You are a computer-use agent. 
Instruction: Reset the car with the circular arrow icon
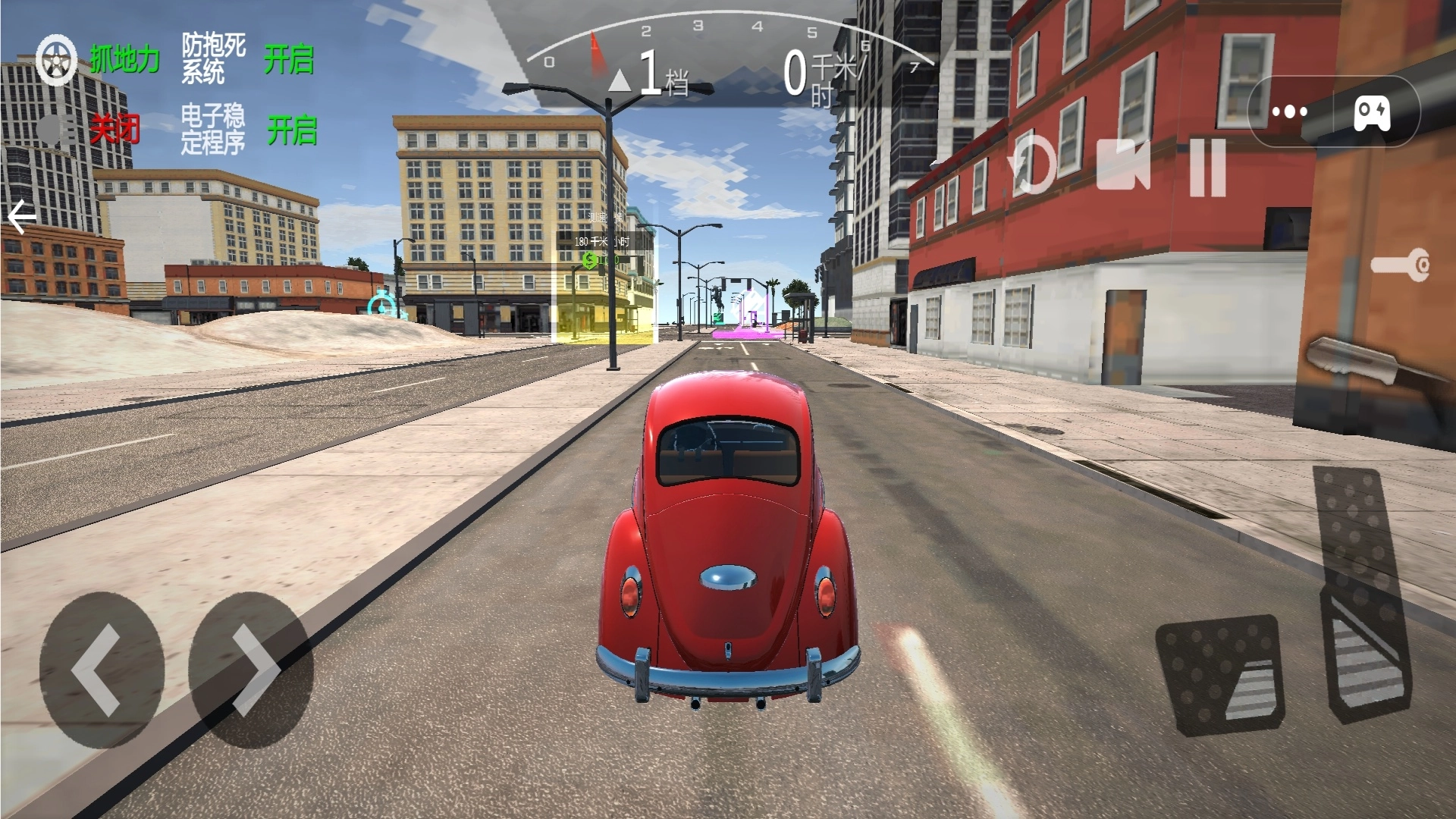[1033, 165]
